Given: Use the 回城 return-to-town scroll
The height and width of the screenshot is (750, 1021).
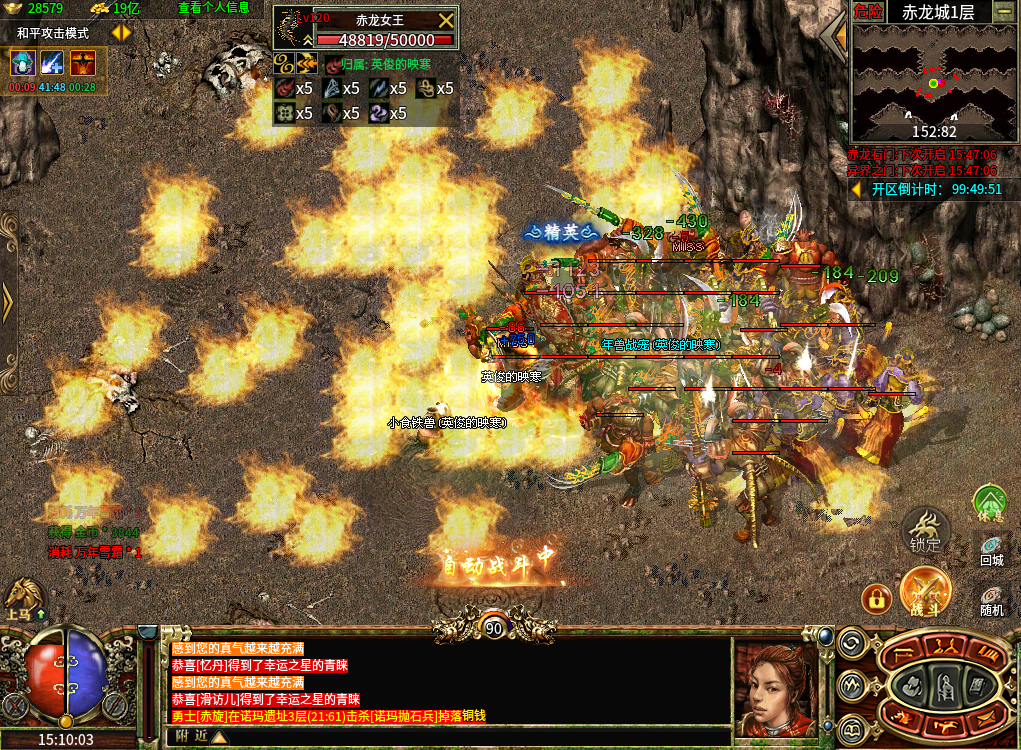Looking at the screenshot, I should coord(991,549).
